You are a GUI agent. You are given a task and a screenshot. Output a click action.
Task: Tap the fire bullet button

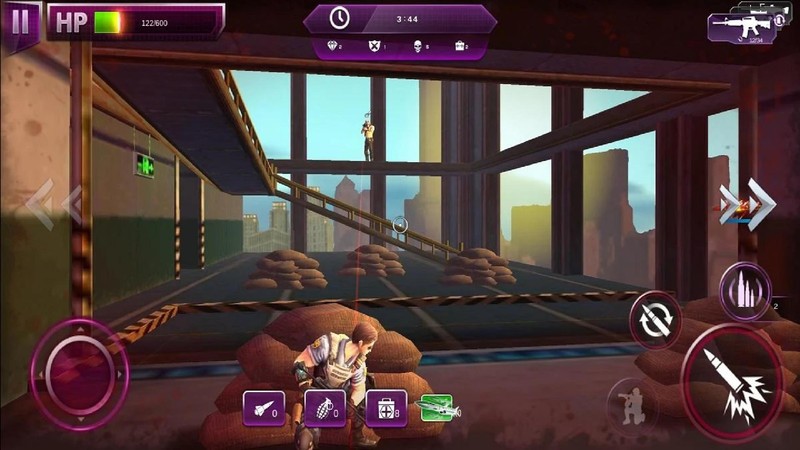pos(731,377)
